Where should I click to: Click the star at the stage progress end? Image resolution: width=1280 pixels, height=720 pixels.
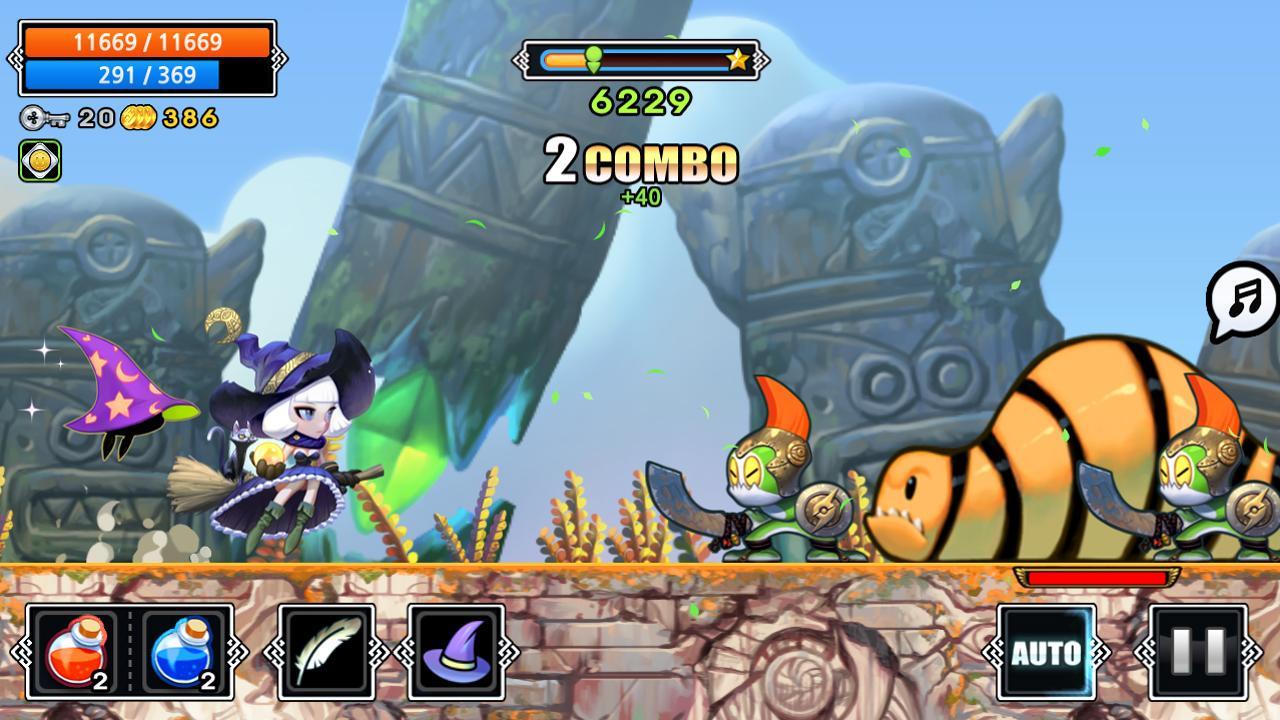pyautogui.click(x=737, y=59)
